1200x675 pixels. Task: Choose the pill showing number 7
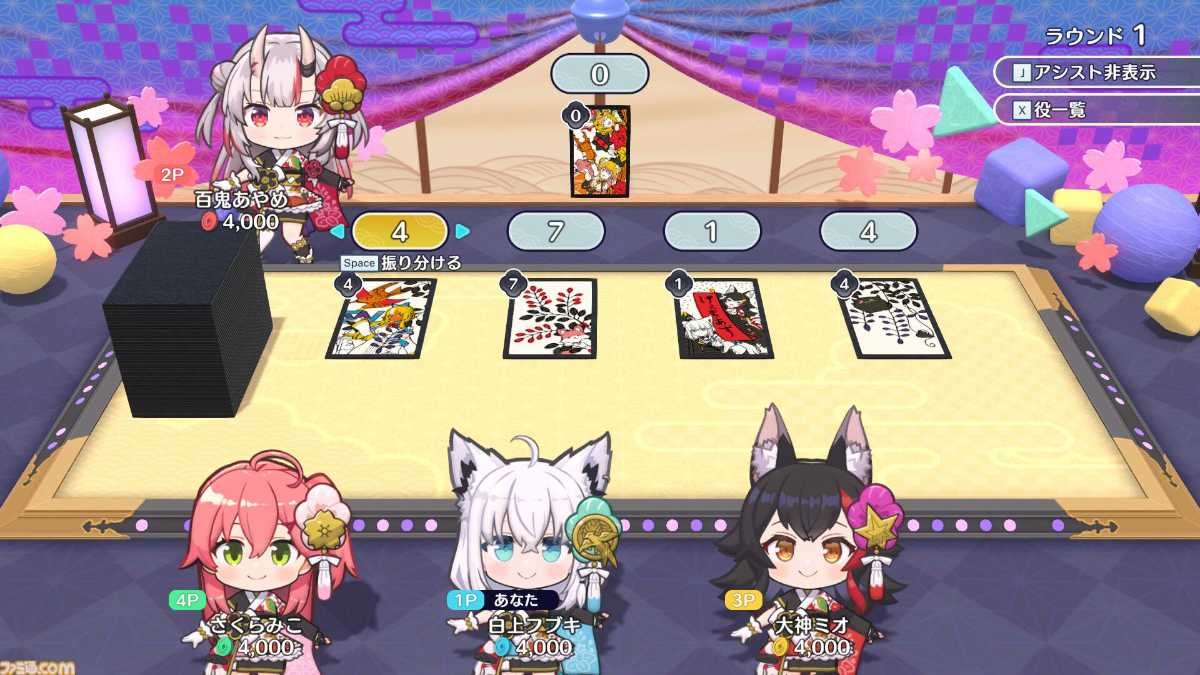tap(556, 232)
